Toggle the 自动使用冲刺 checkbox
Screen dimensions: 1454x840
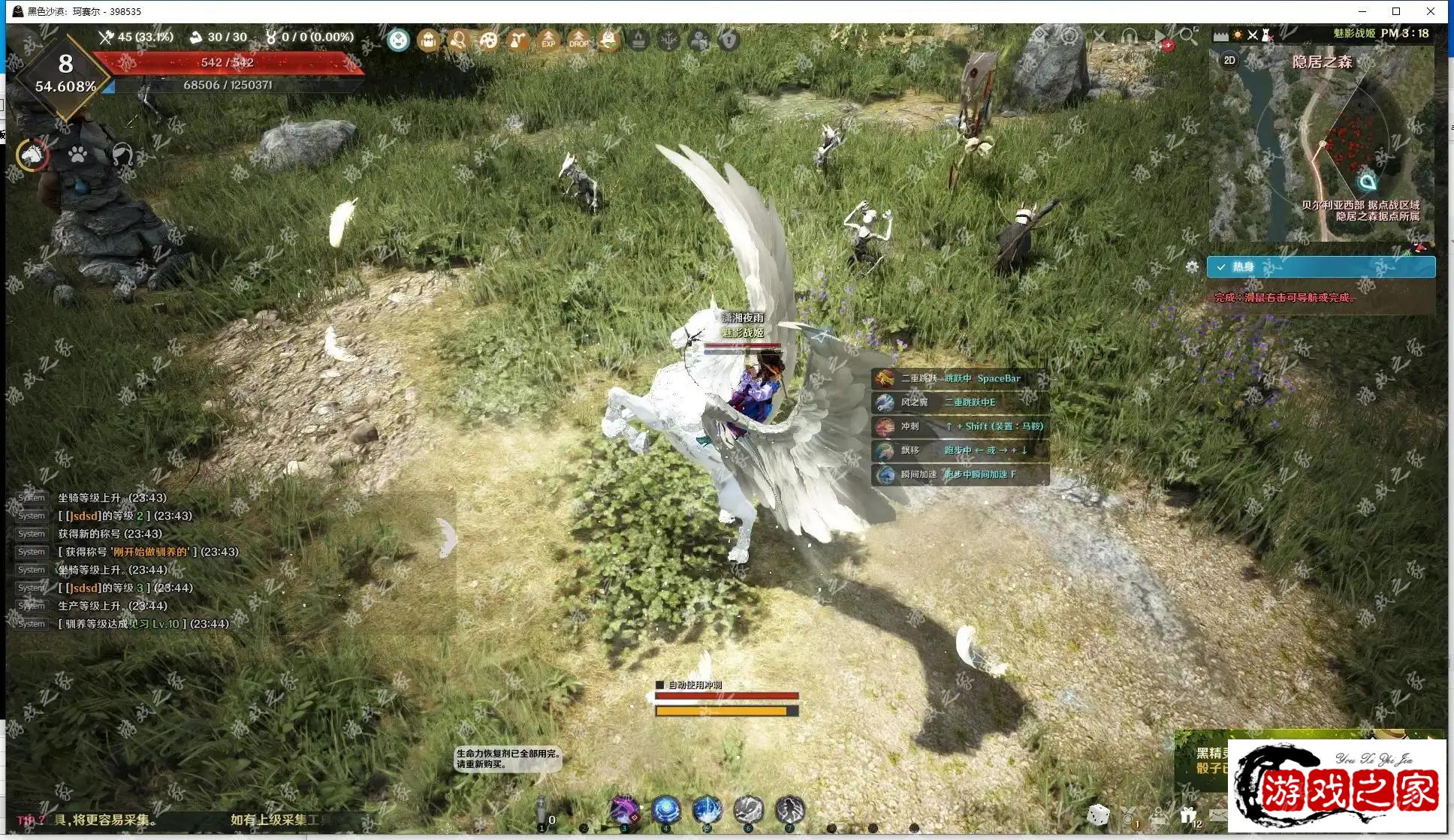(660, 685)
